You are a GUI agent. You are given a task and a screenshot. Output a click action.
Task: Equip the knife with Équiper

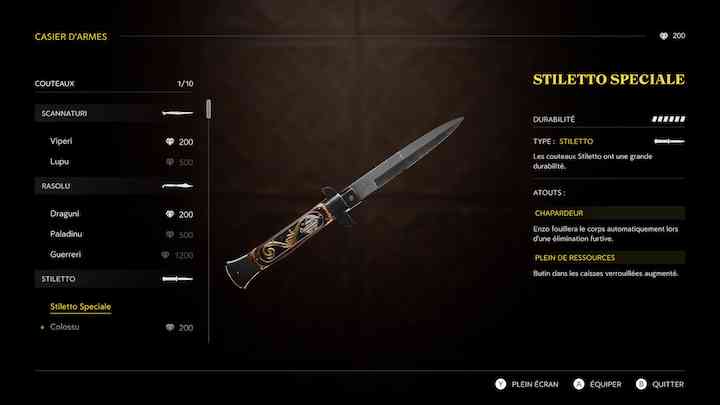(598, 384)
